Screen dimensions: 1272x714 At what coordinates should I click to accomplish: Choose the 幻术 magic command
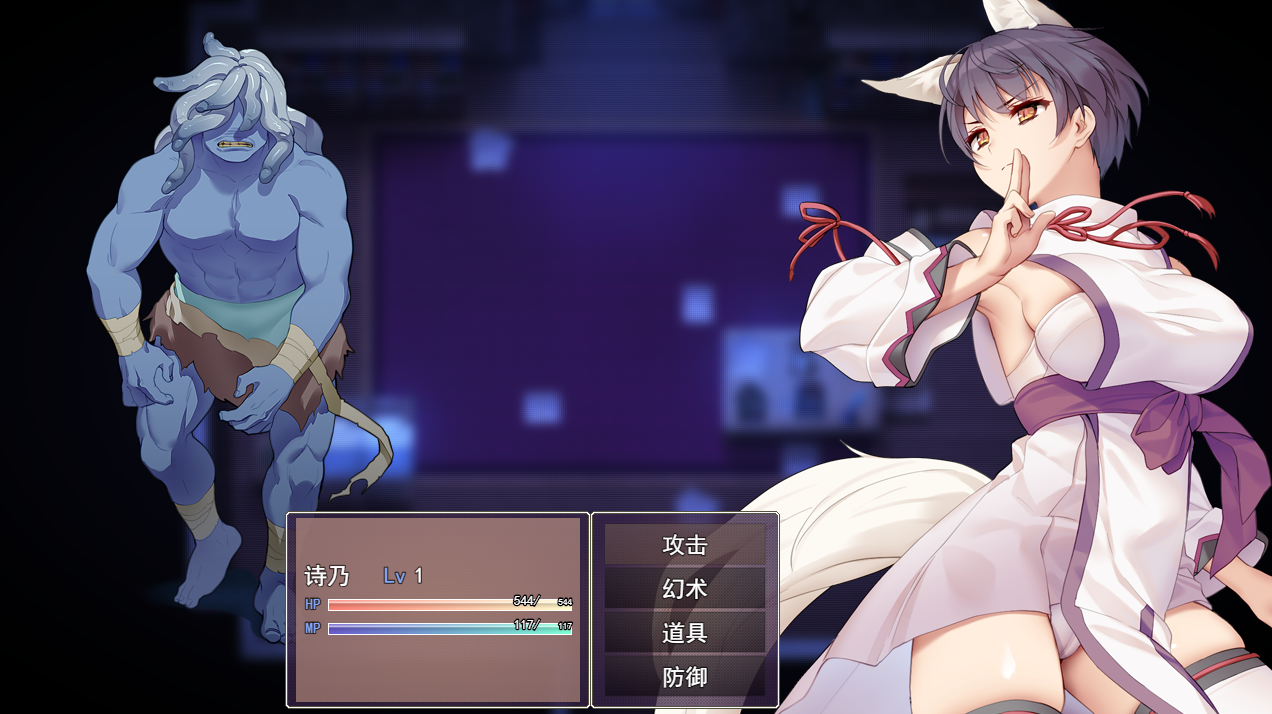tap(685, 589)
